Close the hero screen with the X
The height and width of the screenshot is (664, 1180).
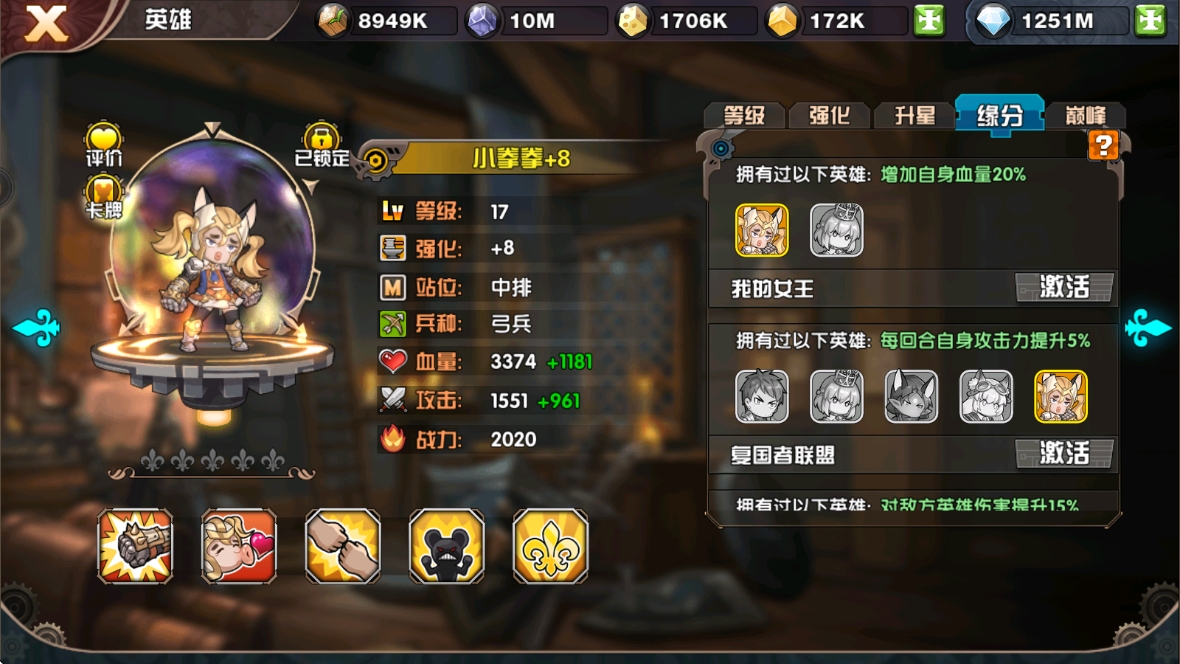46,23
